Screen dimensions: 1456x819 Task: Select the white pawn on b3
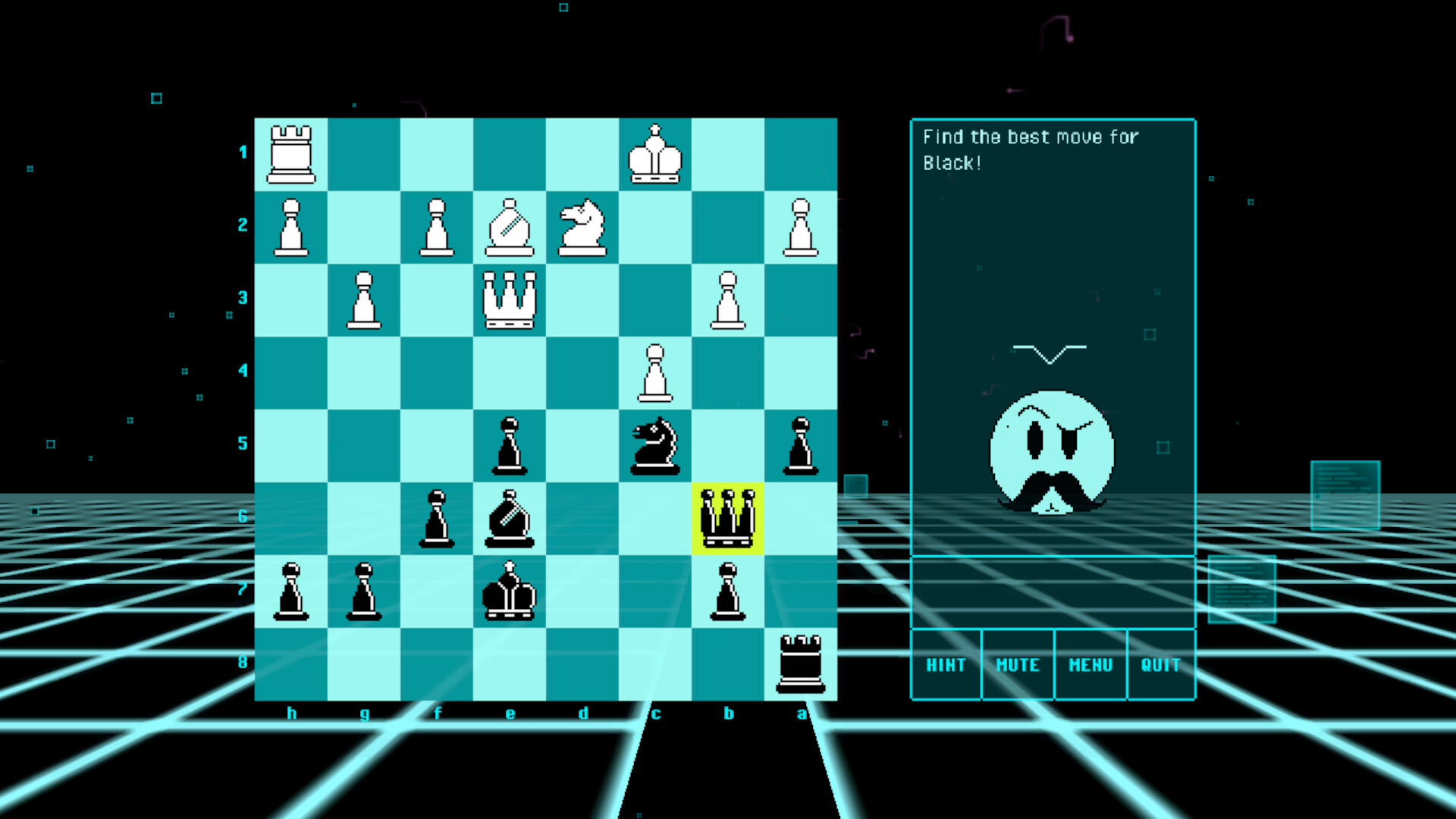coord(728,298)
